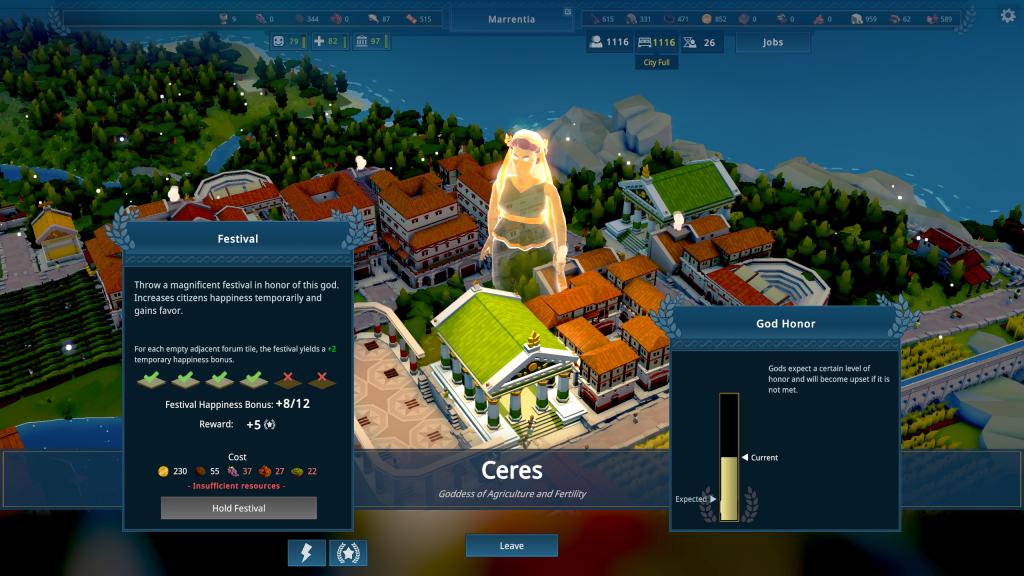Show the temple religion stat details

(368, 41)
